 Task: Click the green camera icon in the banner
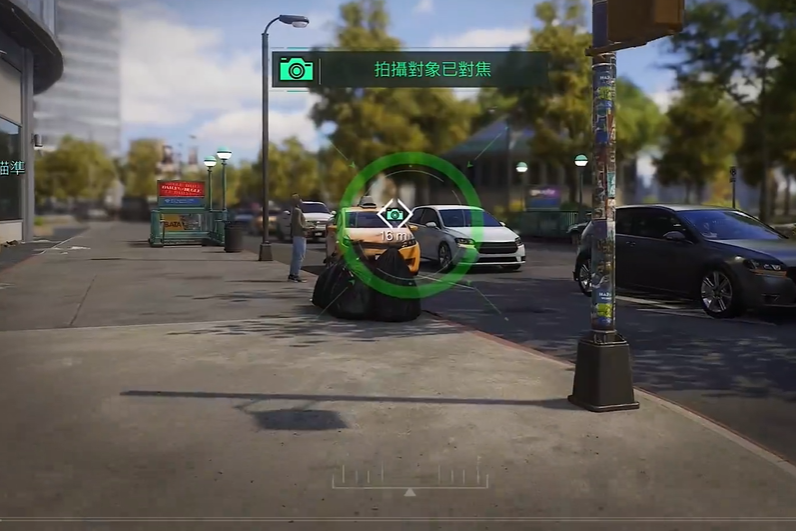pyautogui.click(x=296, y=69)
